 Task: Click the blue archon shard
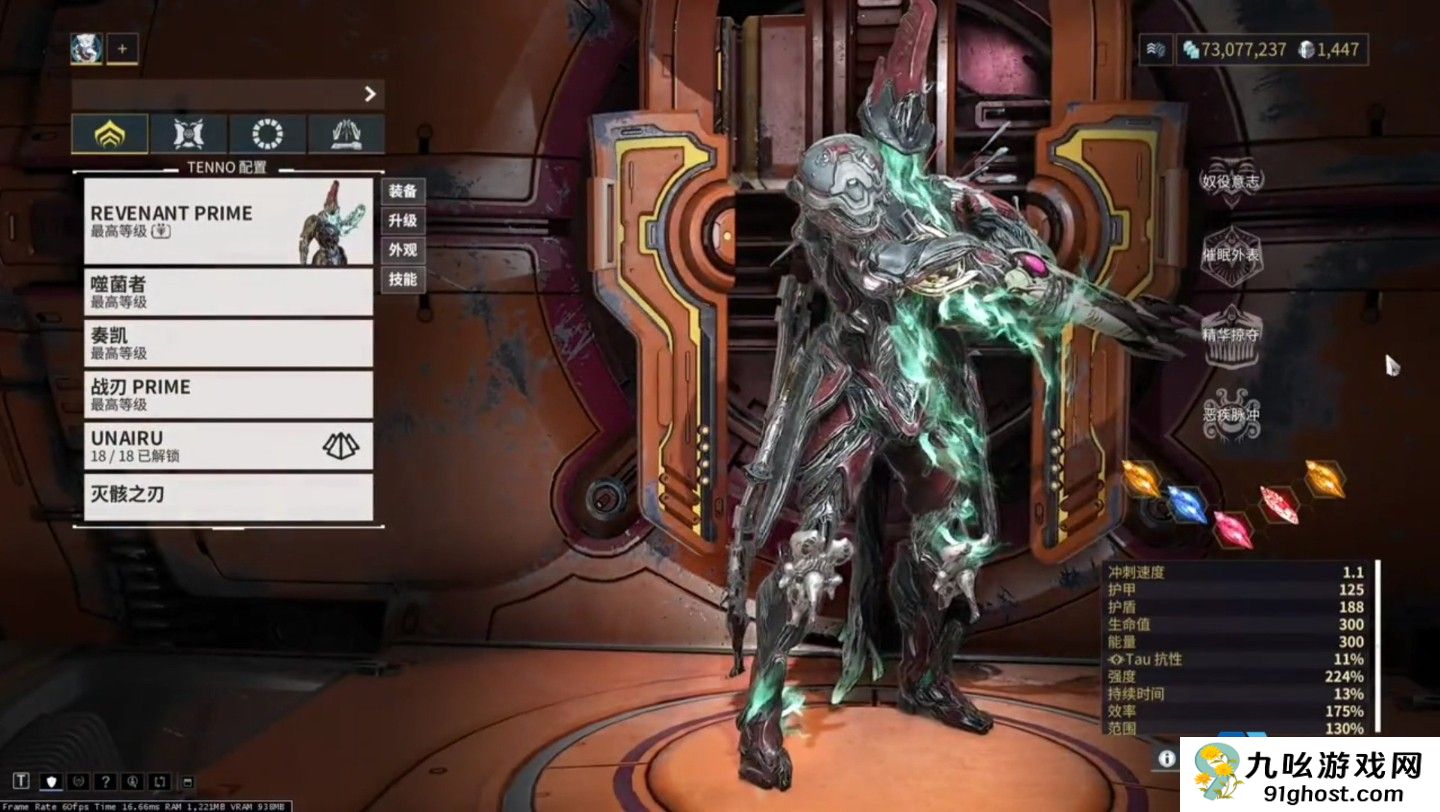1187,505
